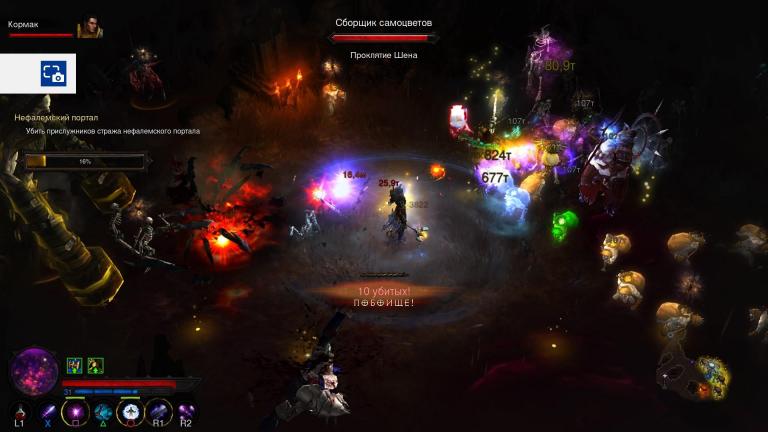Image resolution: width=768 pixels, height=432 pixels.
Task: Click the blue screenshot capture notification icon
Action: (x=53, y=73)
